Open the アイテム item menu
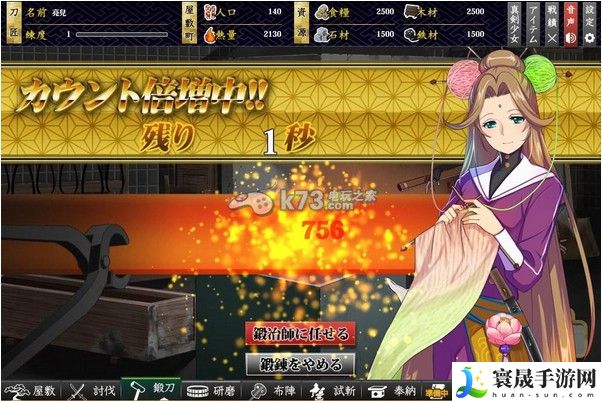 (531, 24)
